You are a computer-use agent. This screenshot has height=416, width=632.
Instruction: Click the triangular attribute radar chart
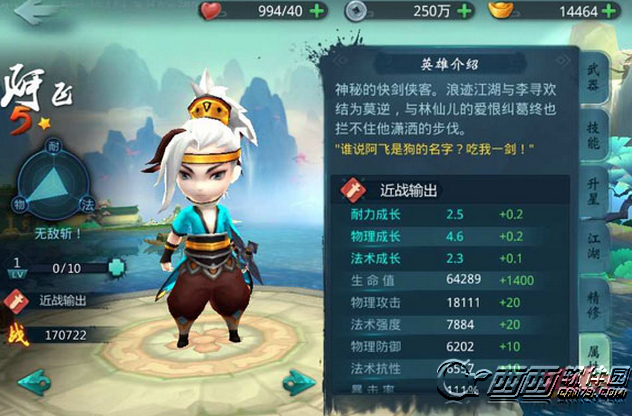[61, 181]
